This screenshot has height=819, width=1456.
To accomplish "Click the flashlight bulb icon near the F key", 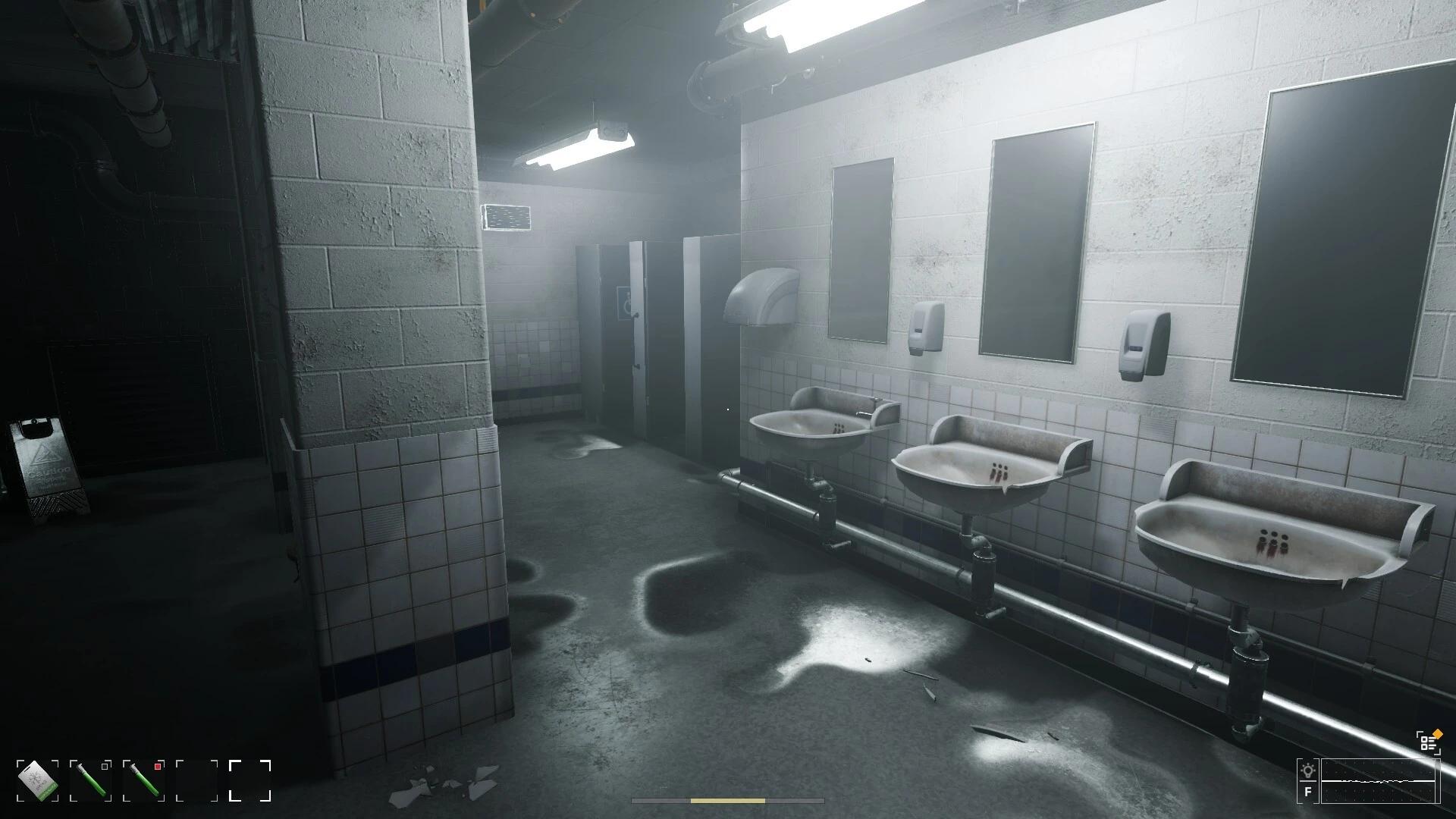I will [x=1306, y=769].
